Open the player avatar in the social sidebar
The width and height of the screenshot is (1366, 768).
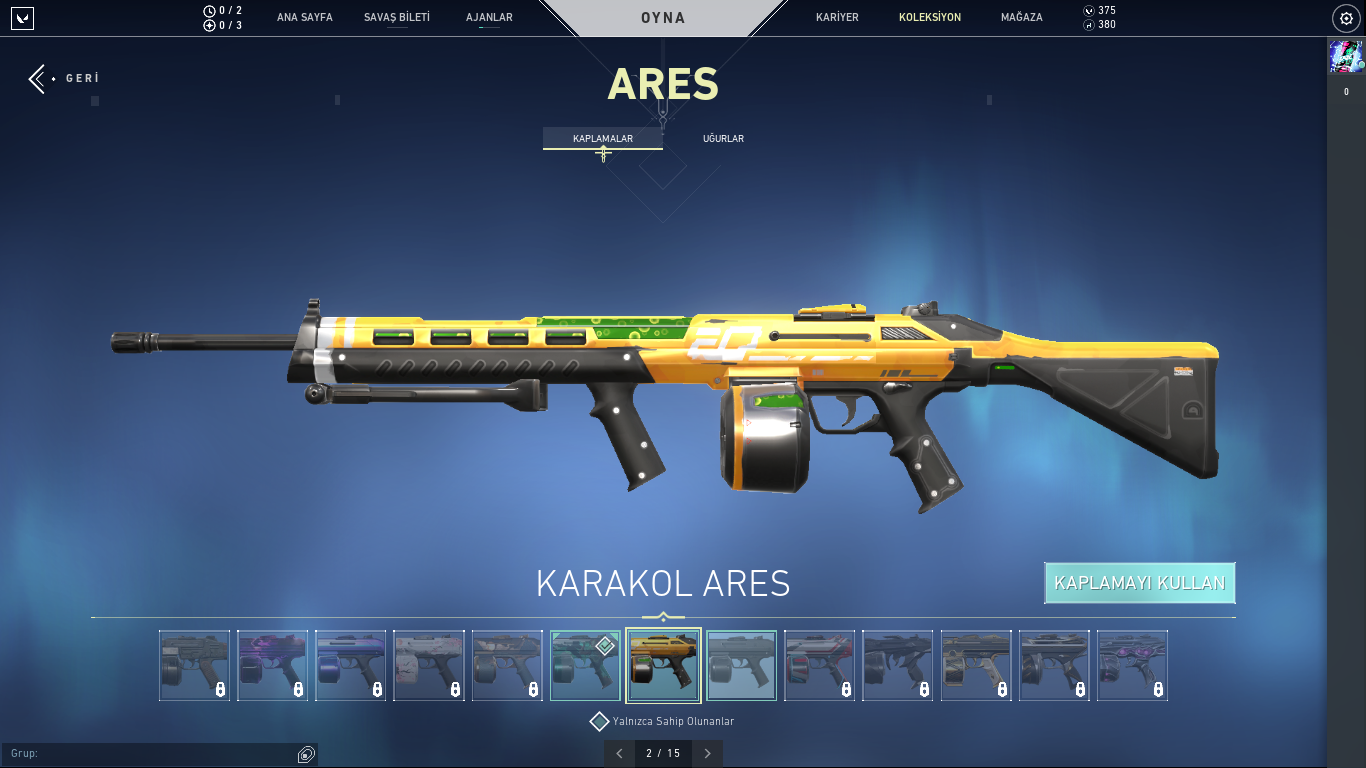point(1345,57)
